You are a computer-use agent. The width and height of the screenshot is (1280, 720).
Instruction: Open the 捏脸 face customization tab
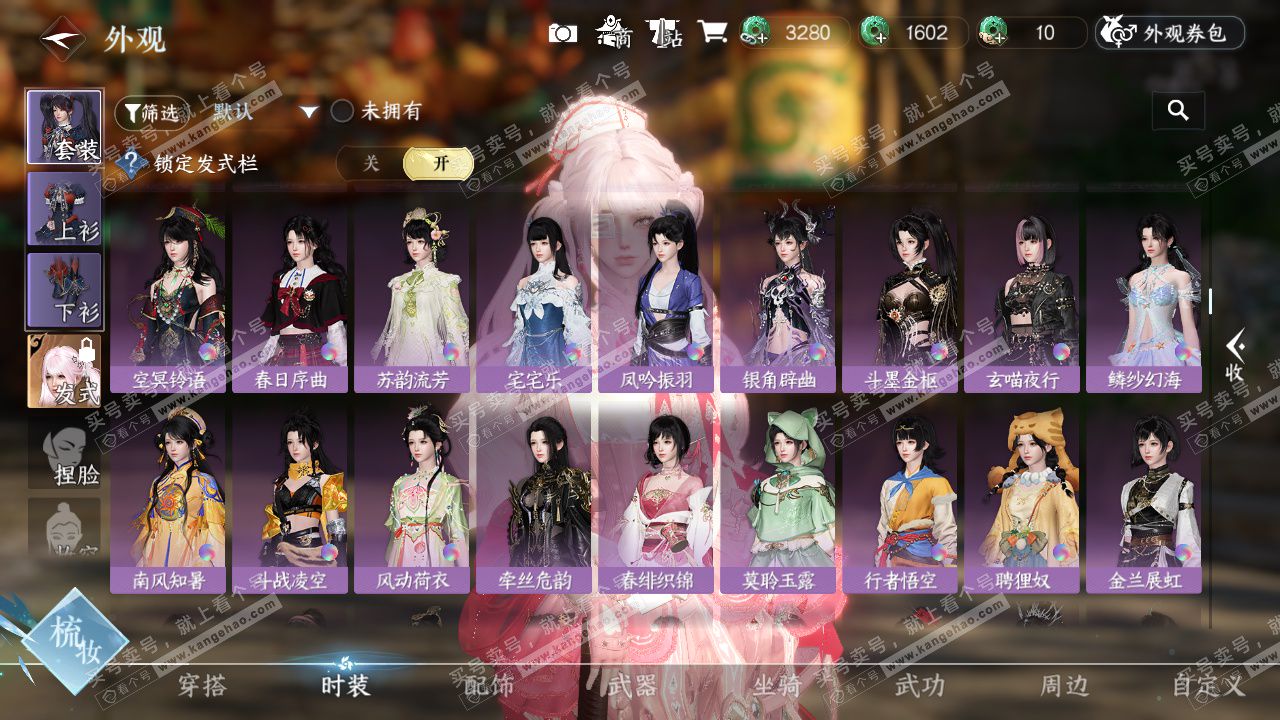pyautogui.click(x=64, y=457)
